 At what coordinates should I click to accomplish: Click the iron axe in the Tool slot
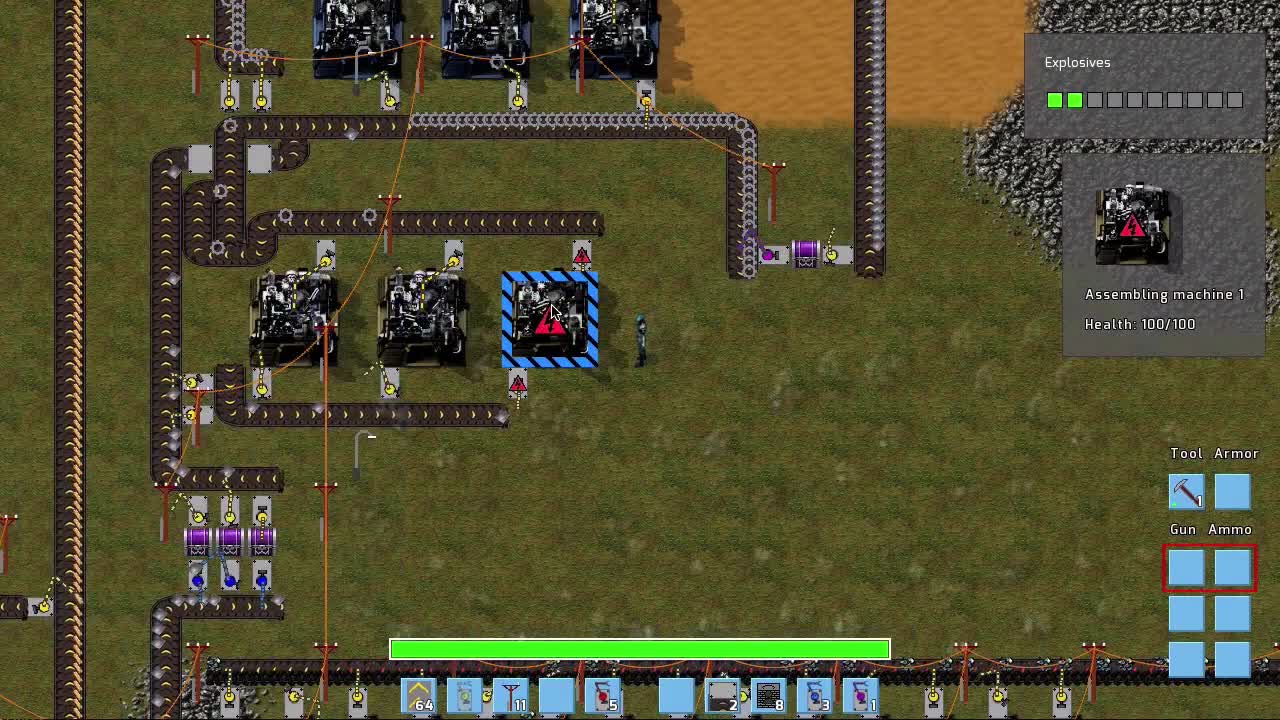click(1185, 490)
